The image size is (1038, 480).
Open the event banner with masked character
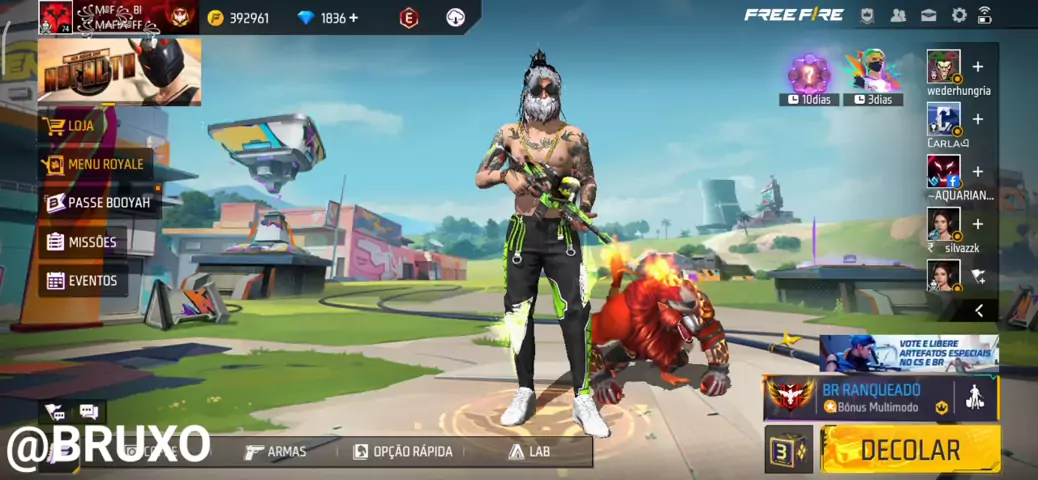click(119, 72)
